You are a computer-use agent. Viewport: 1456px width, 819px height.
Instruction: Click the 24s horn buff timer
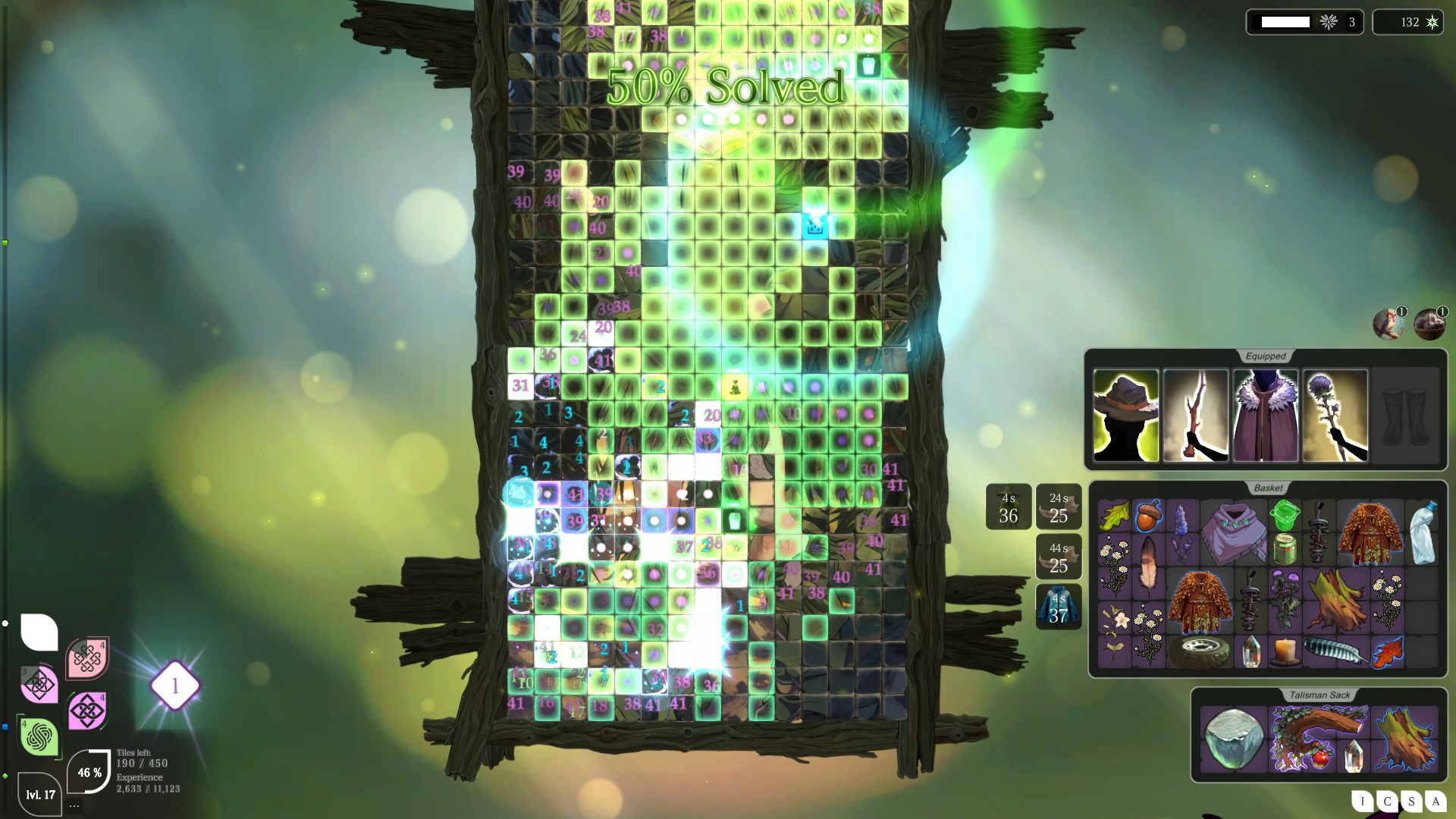tap(1059, 506)
